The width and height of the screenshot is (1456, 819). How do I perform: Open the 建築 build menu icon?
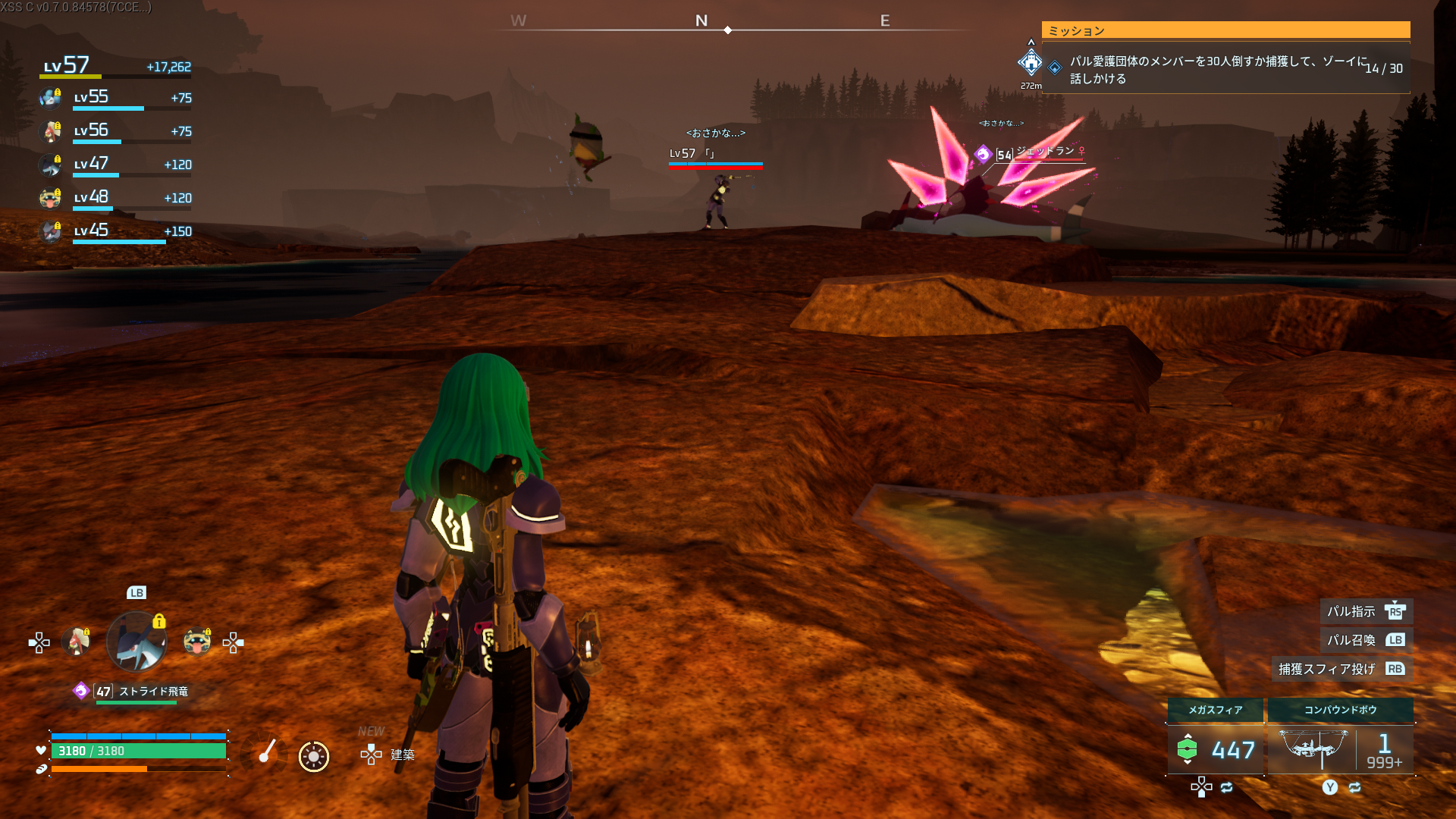click(x=372, y=755)
